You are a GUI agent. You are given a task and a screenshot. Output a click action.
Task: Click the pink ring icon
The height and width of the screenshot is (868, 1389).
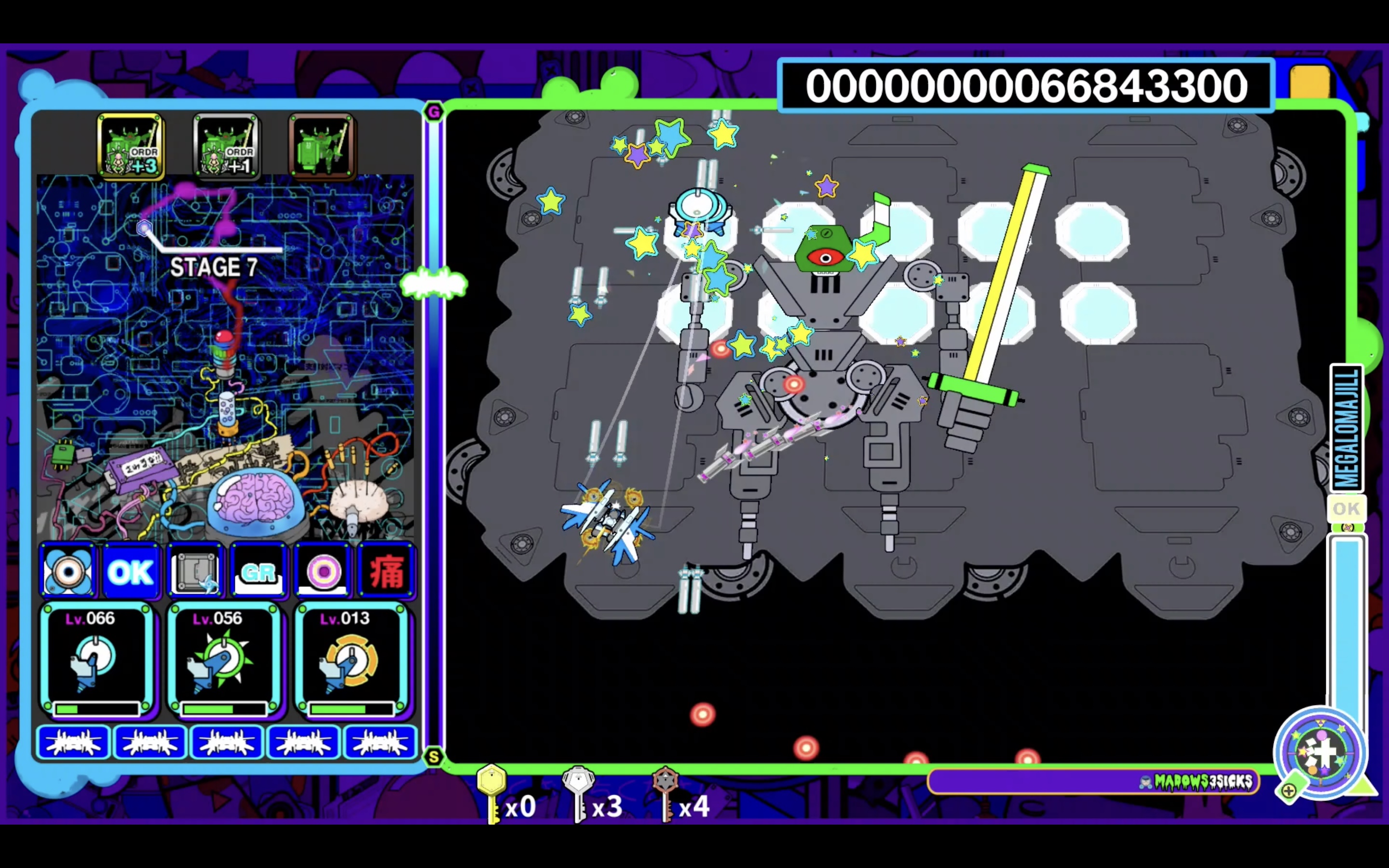pos(323,571)
